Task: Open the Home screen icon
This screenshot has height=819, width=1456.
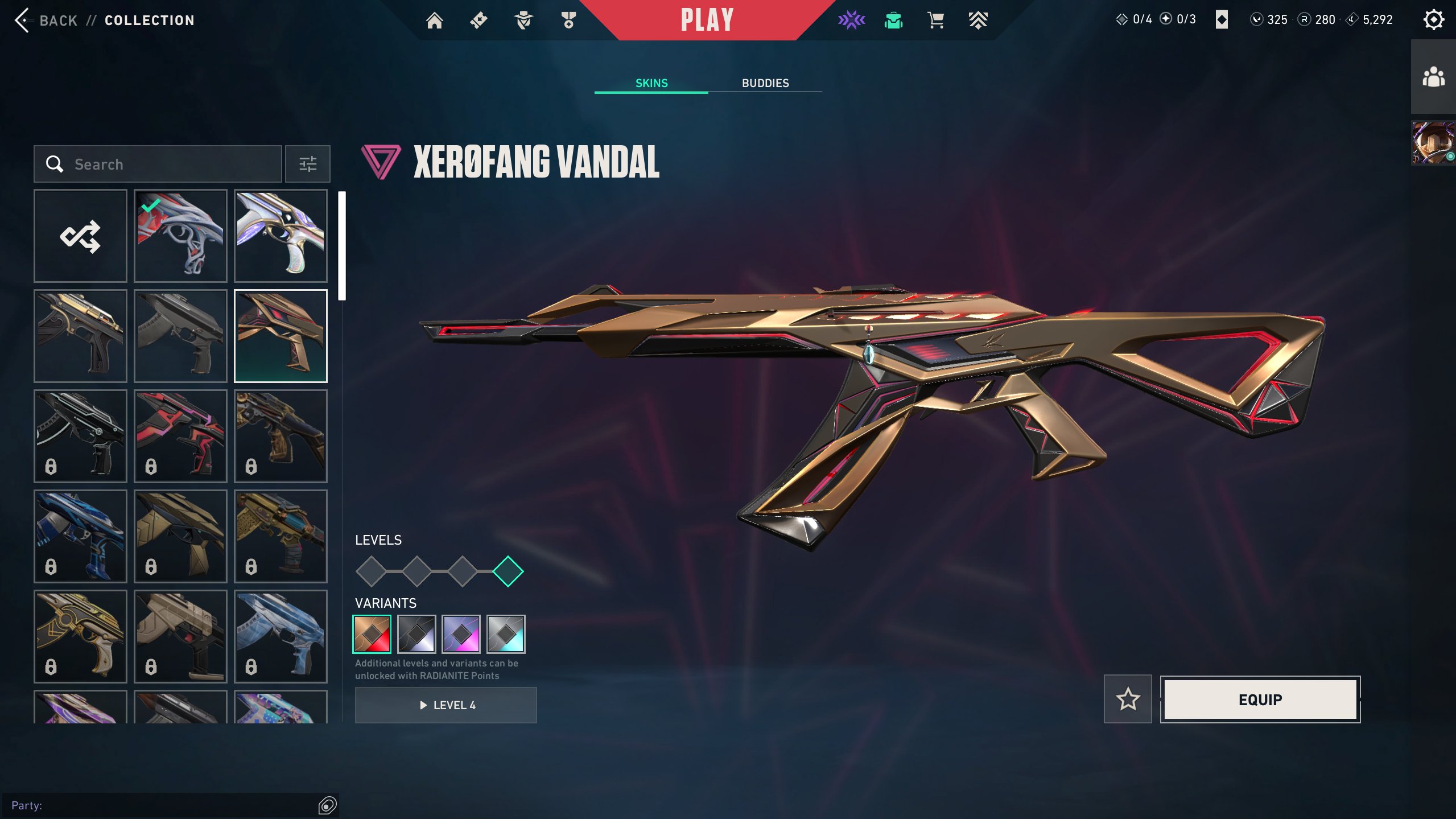Action: click(x=434, y=20)
